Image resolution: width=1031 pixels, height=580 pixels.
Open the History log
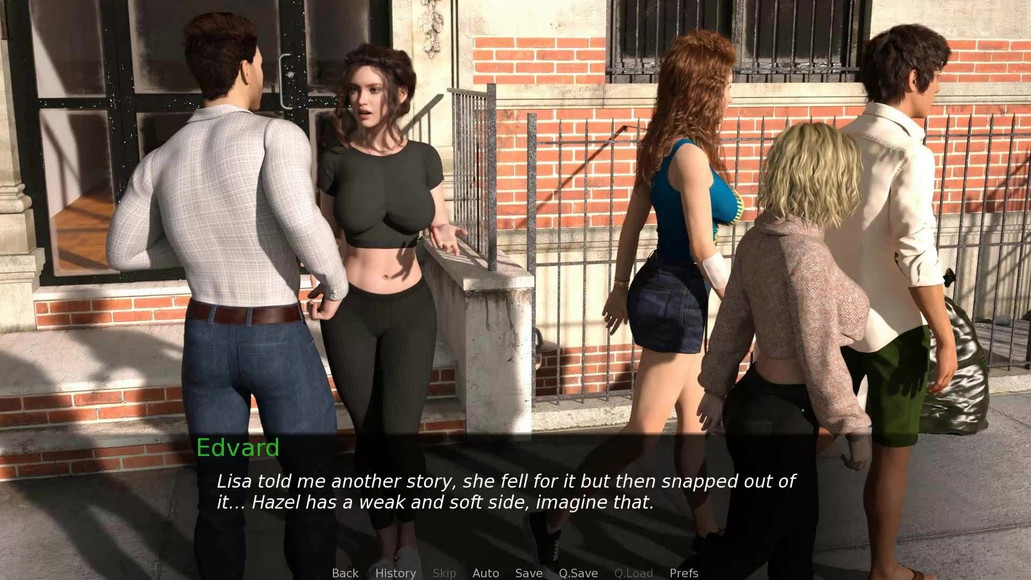pyautogui.click(x=395, y=573)
